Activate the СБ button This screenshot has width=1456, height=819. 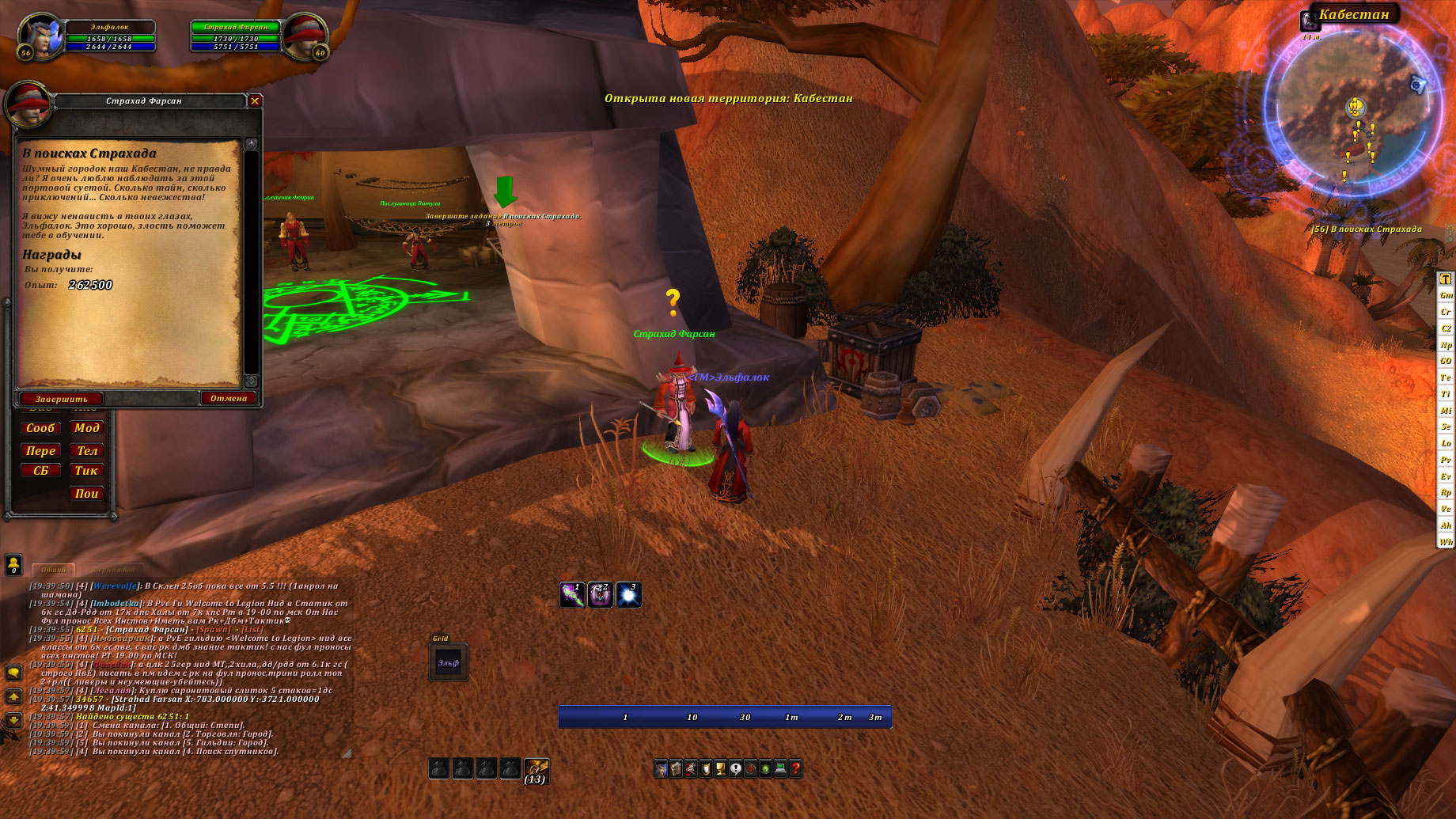[40, 471]
